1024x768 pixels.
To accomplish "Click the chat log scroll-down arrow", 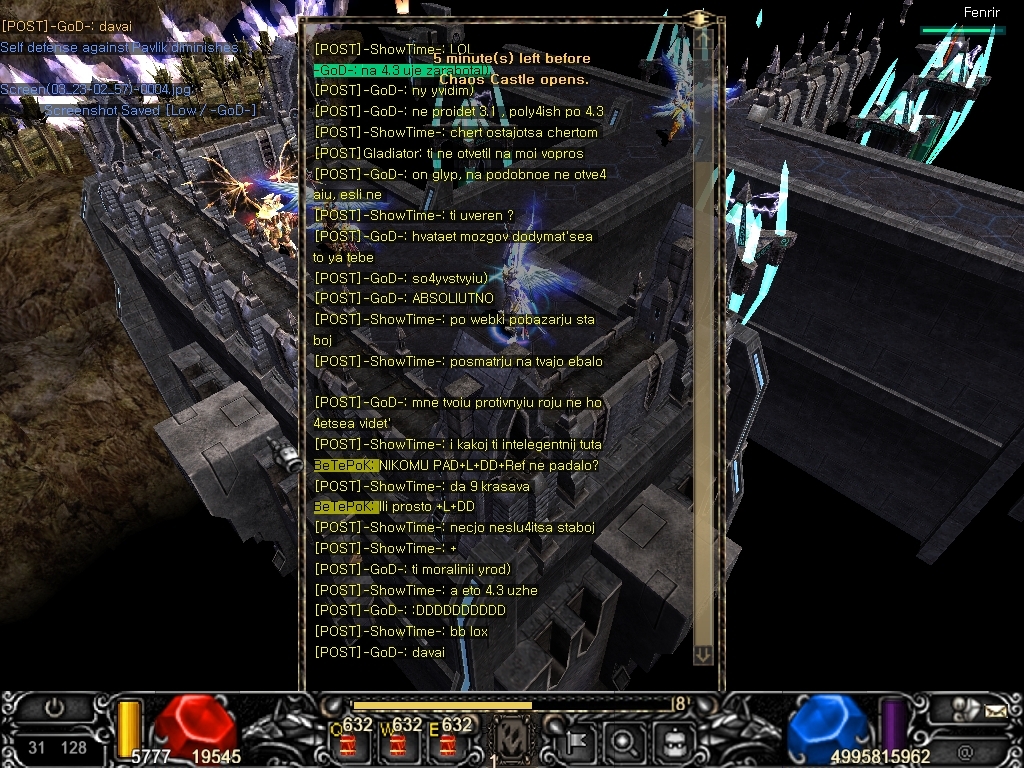I will (702, 654).
